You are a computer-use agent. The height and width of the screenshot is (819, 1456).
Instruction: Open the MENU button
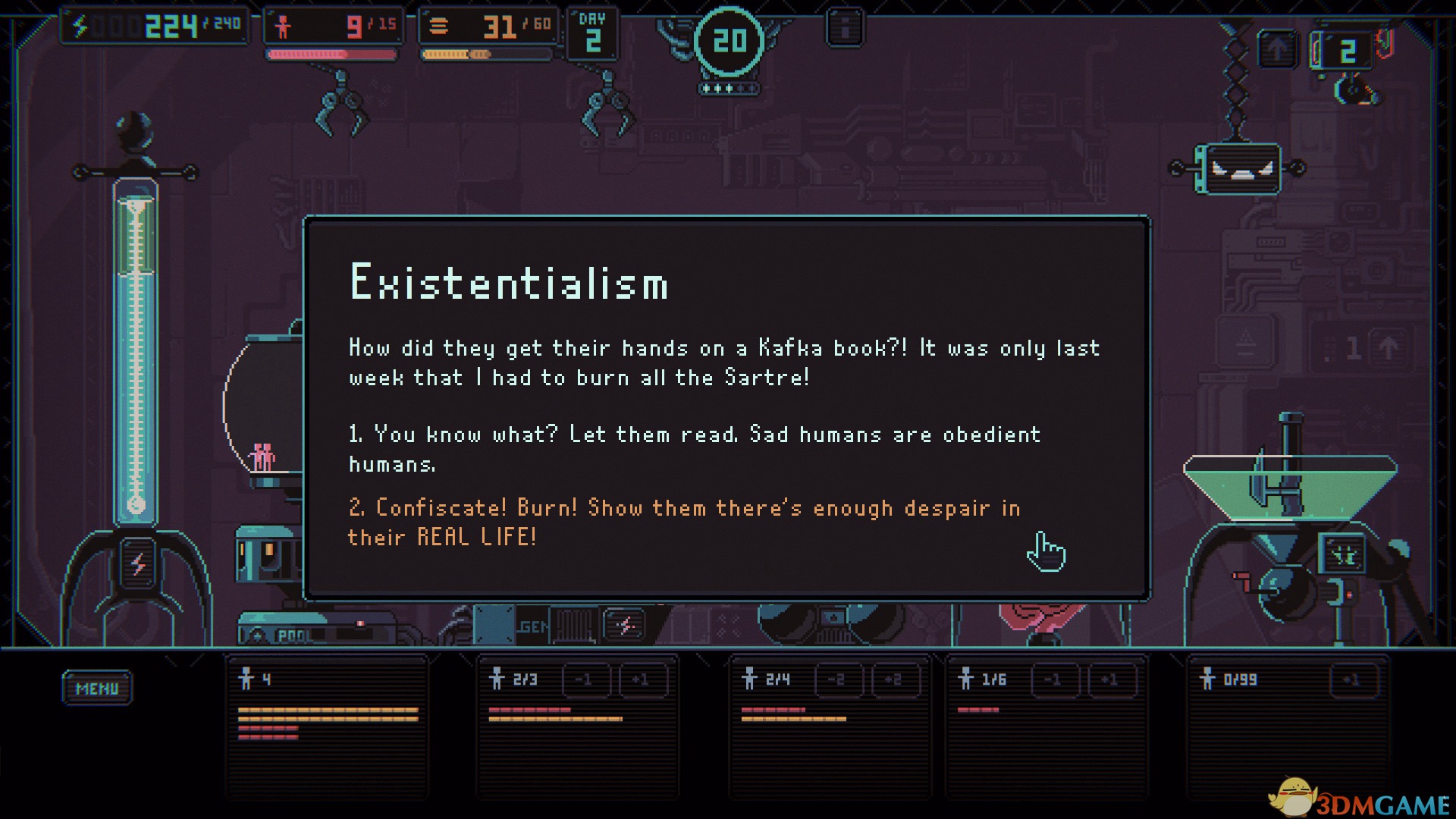97,688
